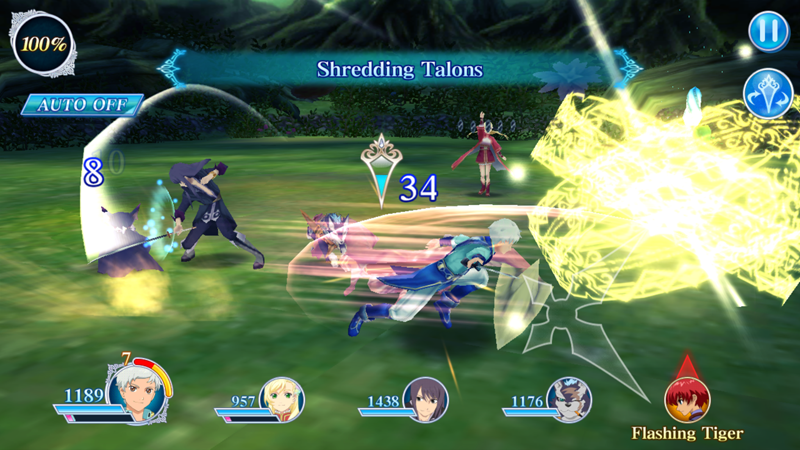Viewport: 800px width, 450px height.
Task: Pick the wolf party member portrait
Action: click(569, 400)
